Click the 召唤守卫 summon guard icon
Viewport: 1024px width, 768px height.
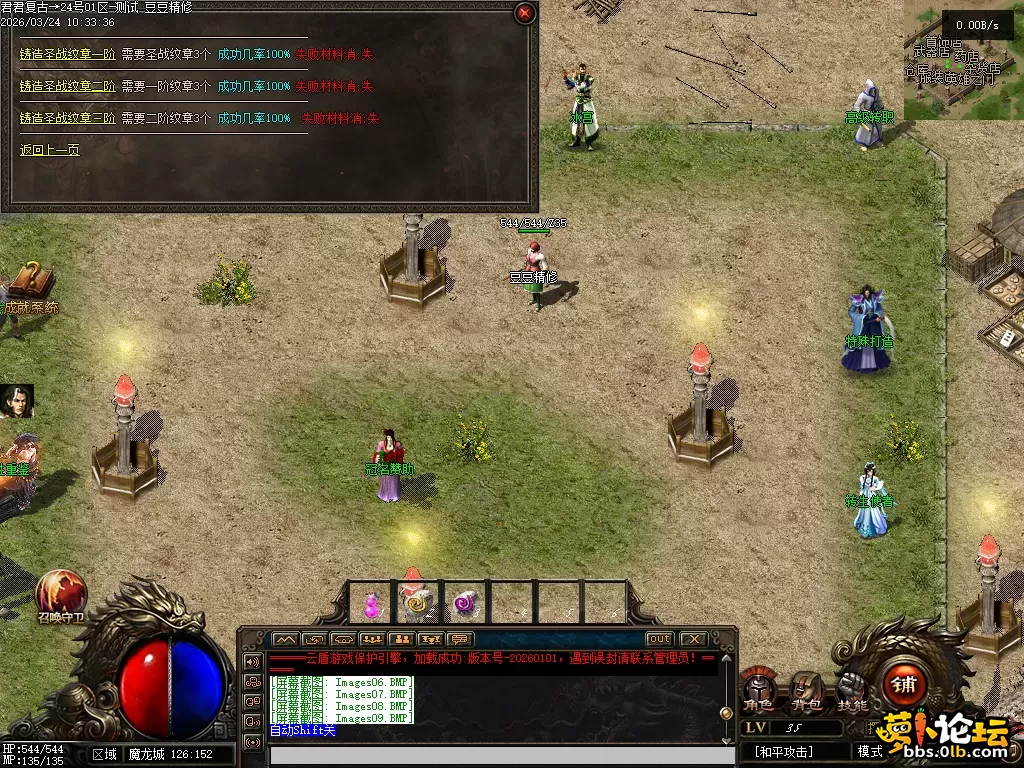61,594
